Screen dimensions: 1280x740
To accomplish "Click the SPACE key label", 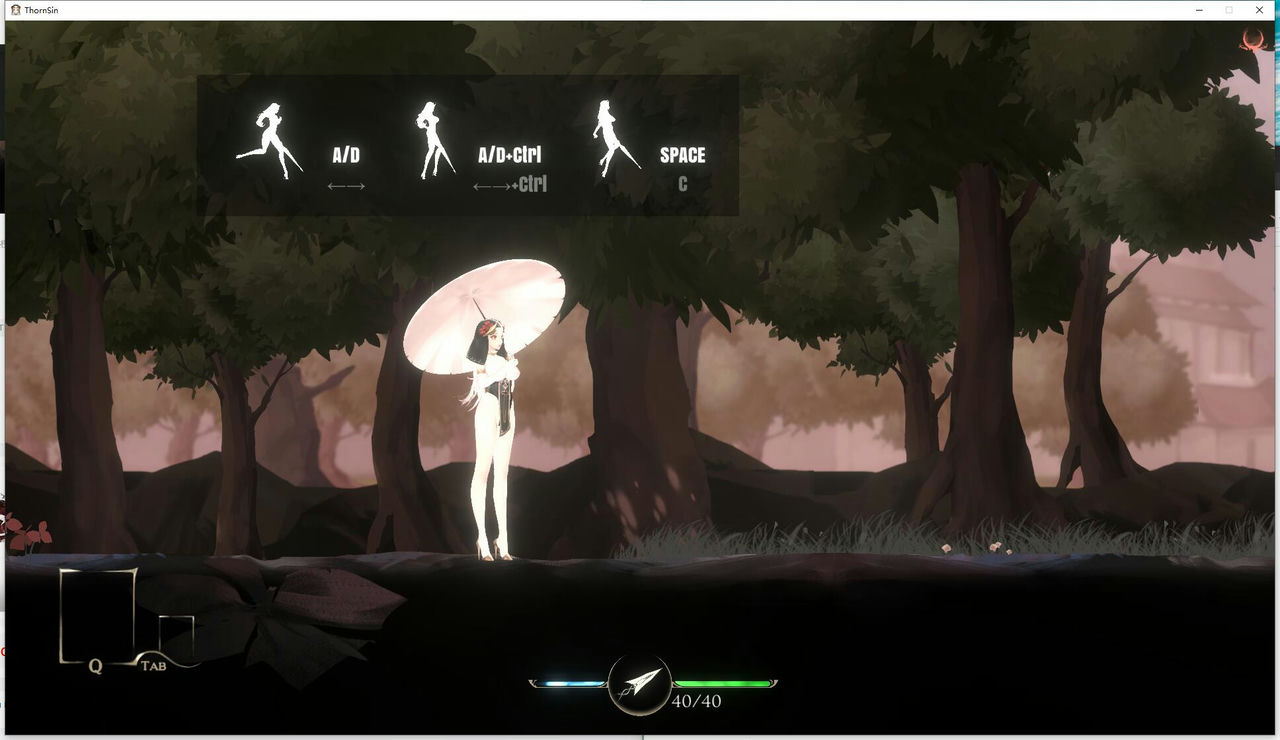I will point(683,154).
